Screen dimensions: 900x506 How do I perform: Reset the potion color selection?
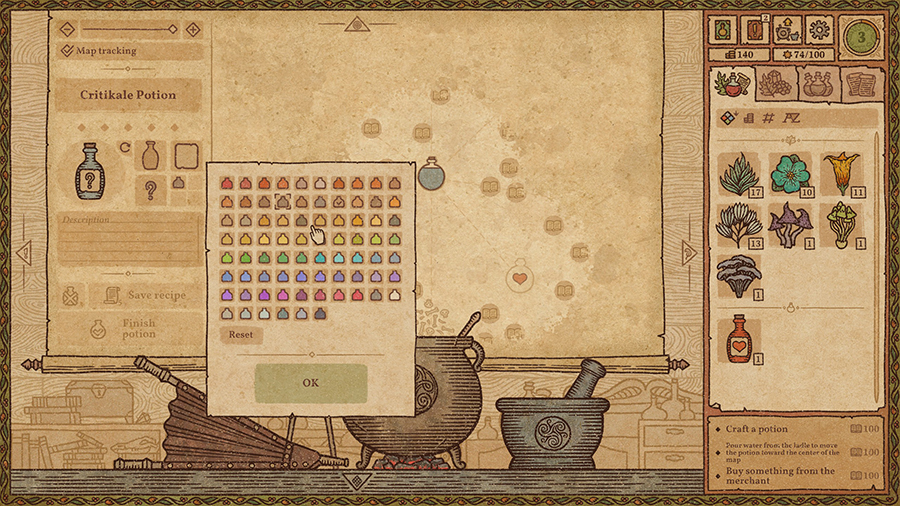[241, 335]
